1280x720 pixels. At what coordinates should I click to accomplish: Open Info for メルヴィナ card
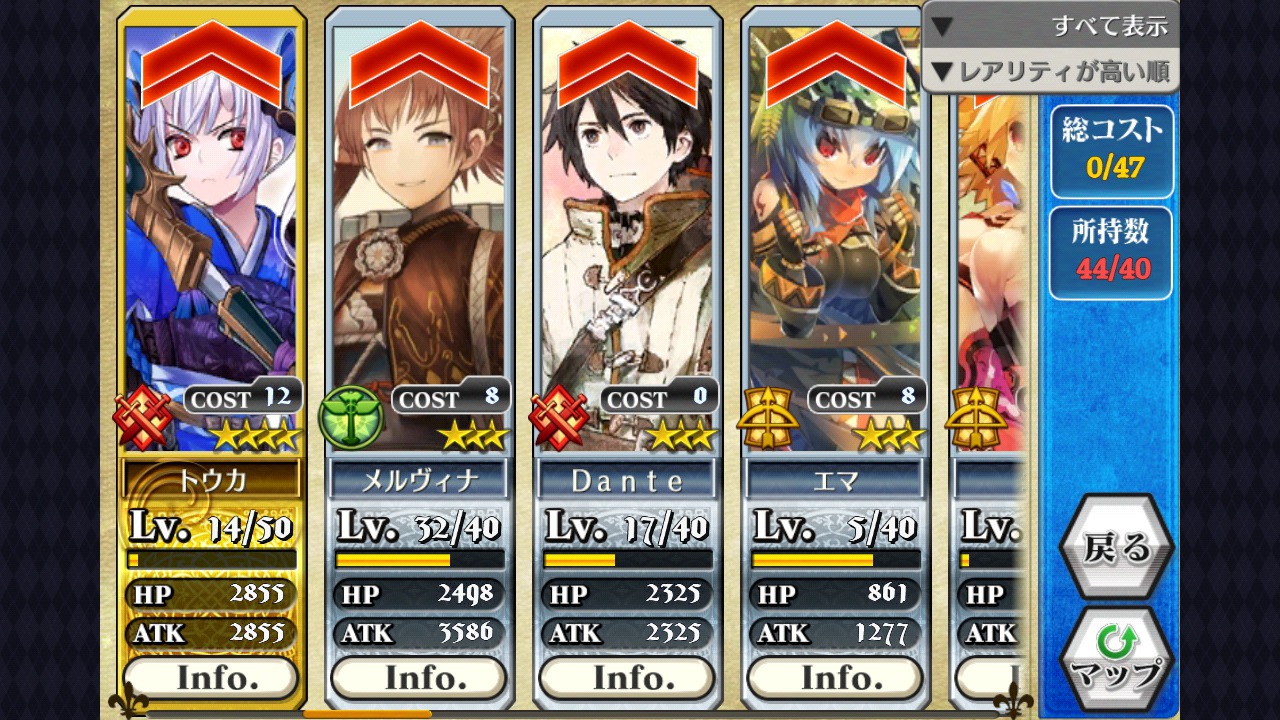coord(419,678)
